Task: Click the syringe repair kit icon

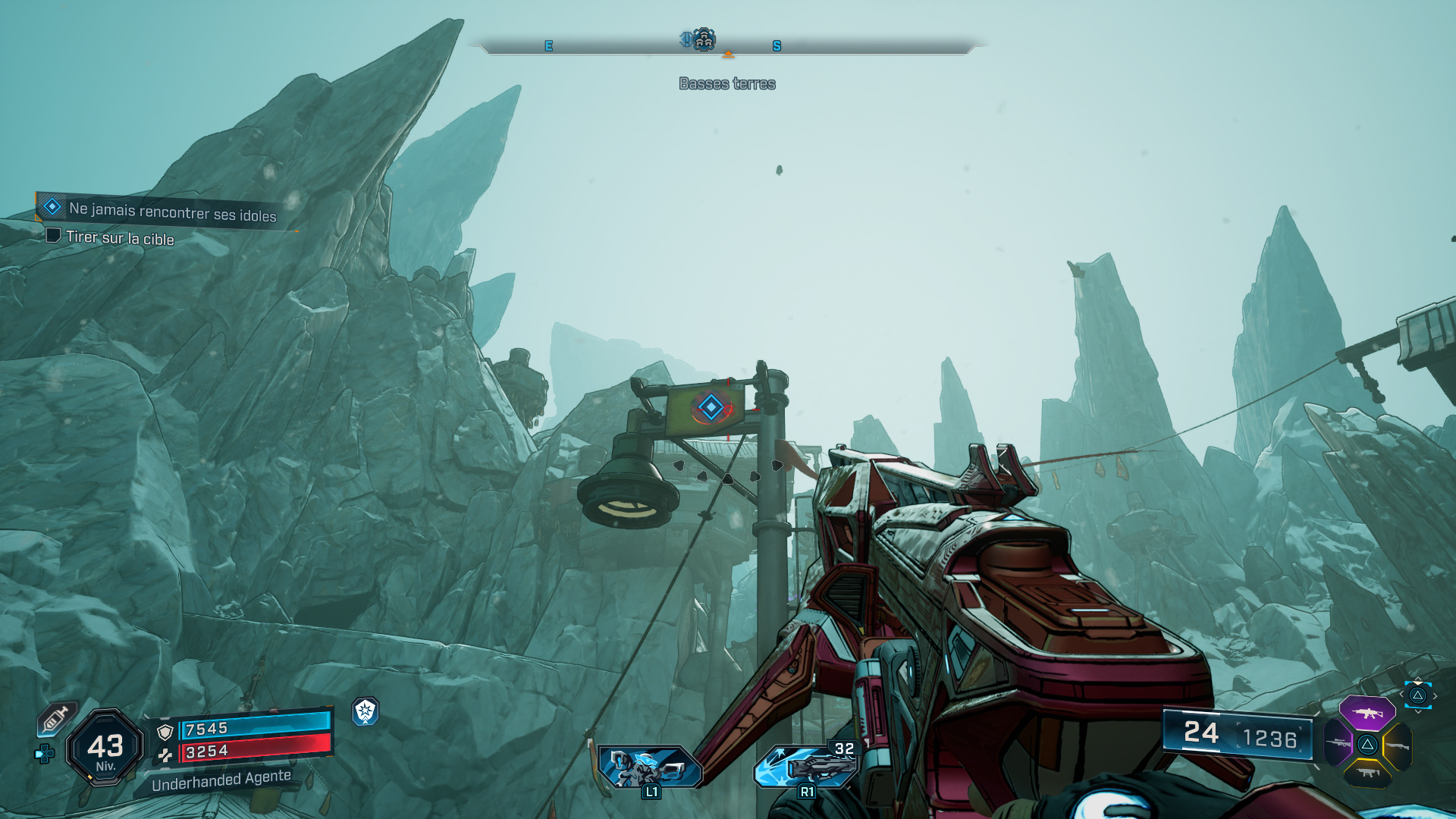Action: (x=57, y=718)
